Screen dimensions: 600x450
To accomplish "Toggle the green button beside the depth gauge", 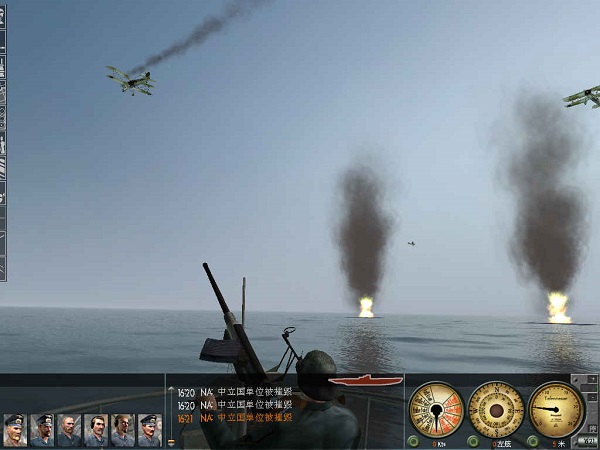I will click(533, 441).
